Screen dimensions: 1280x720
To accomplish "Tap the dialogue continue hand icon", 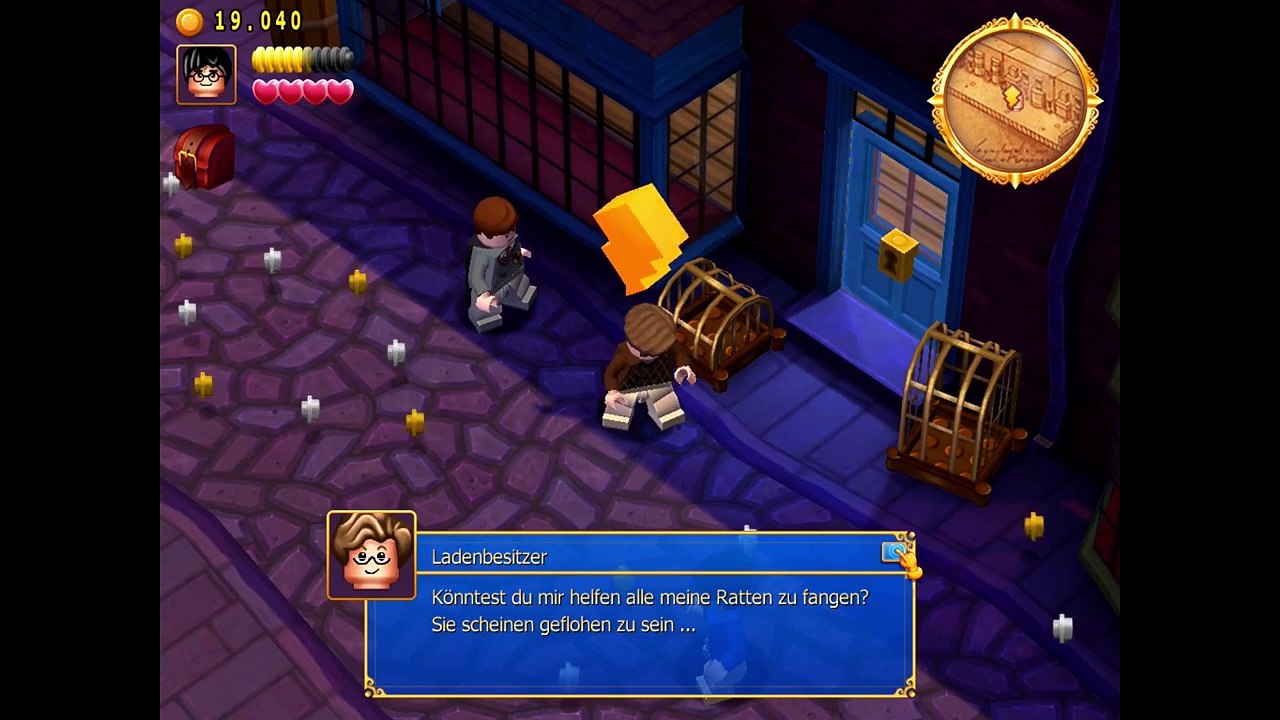I will point(899,555).
